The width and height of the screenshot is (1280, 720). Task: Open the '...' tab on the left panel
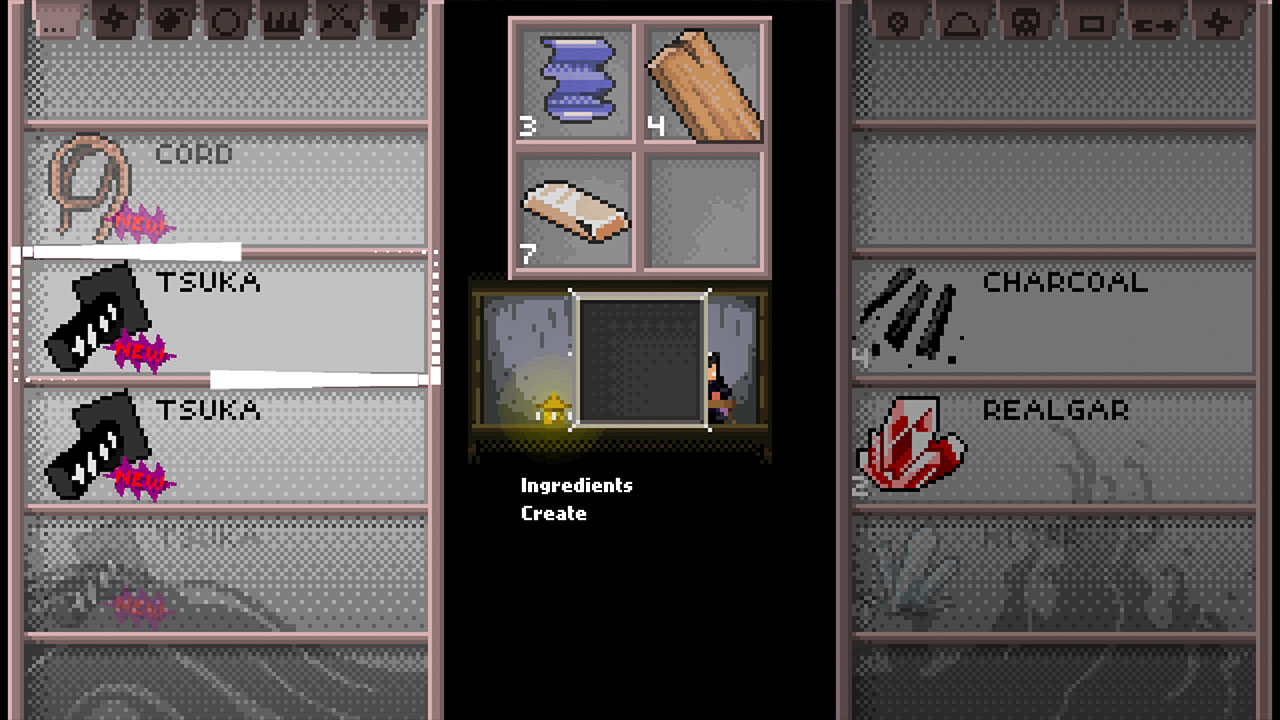[x=55, y=22]
